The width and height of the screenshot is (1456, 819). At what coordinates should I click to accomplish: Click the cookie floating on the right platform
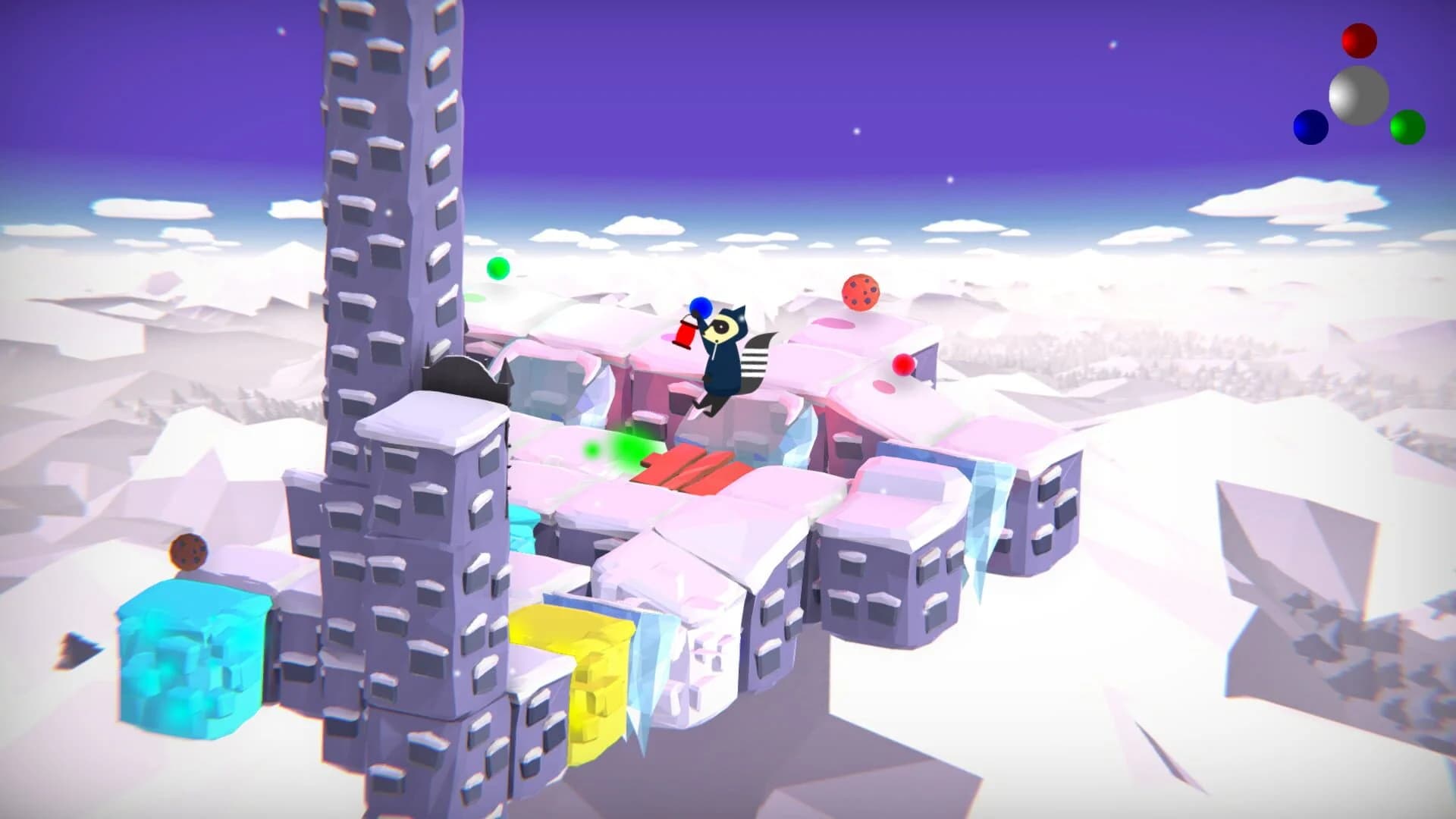tap(861, 290)
